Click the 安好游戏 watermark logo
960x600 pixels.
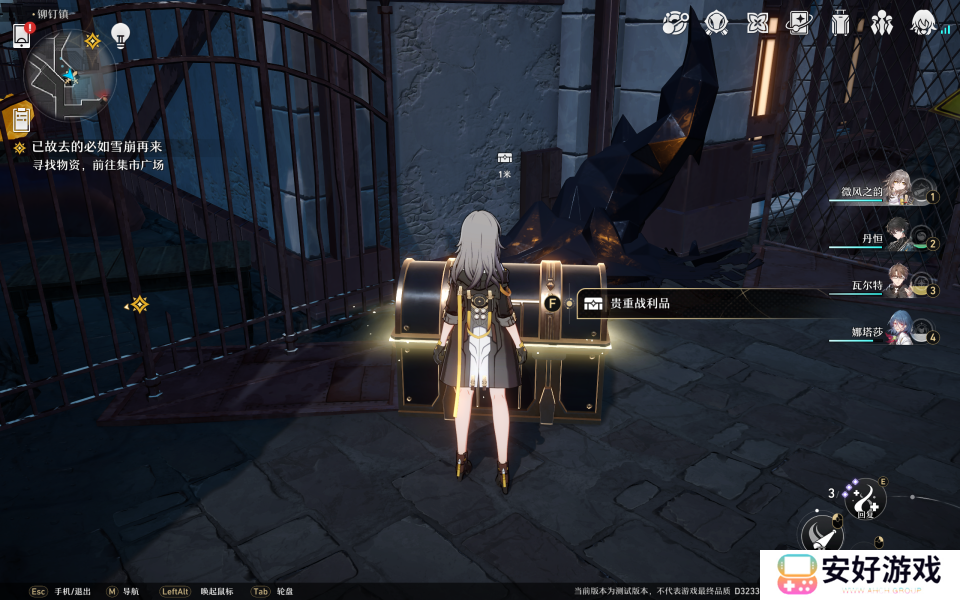click(x=860, y=572)
